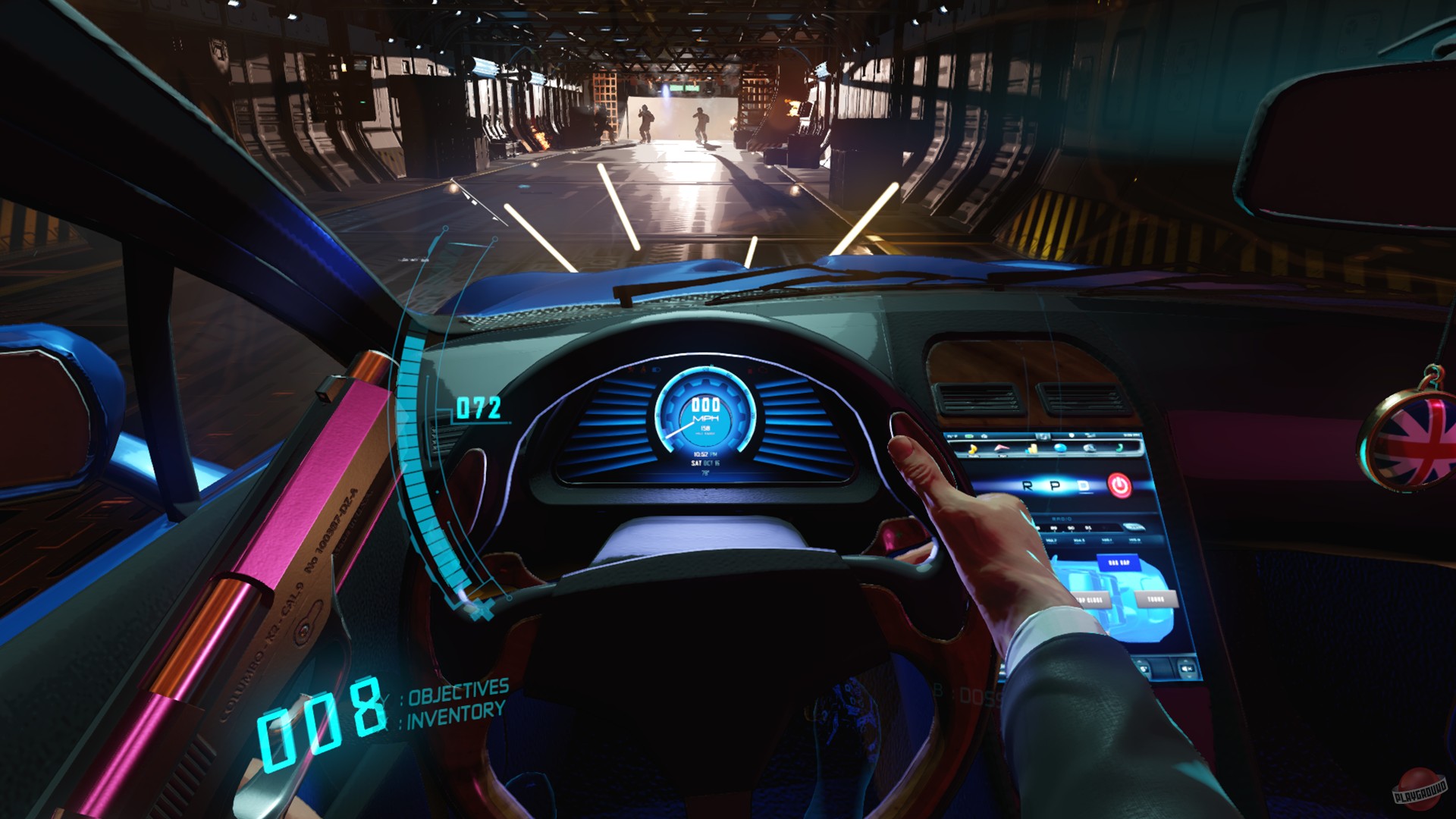1456x819 pixels.
Task: Open the RADIO section of the infotainment screen
Action: coord(1061,518)
